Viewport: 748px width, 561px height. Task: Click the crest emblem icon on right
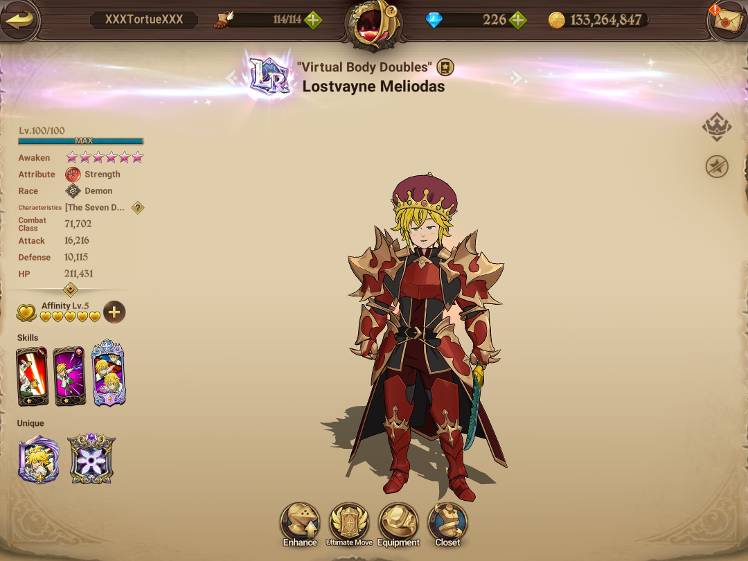716,127
